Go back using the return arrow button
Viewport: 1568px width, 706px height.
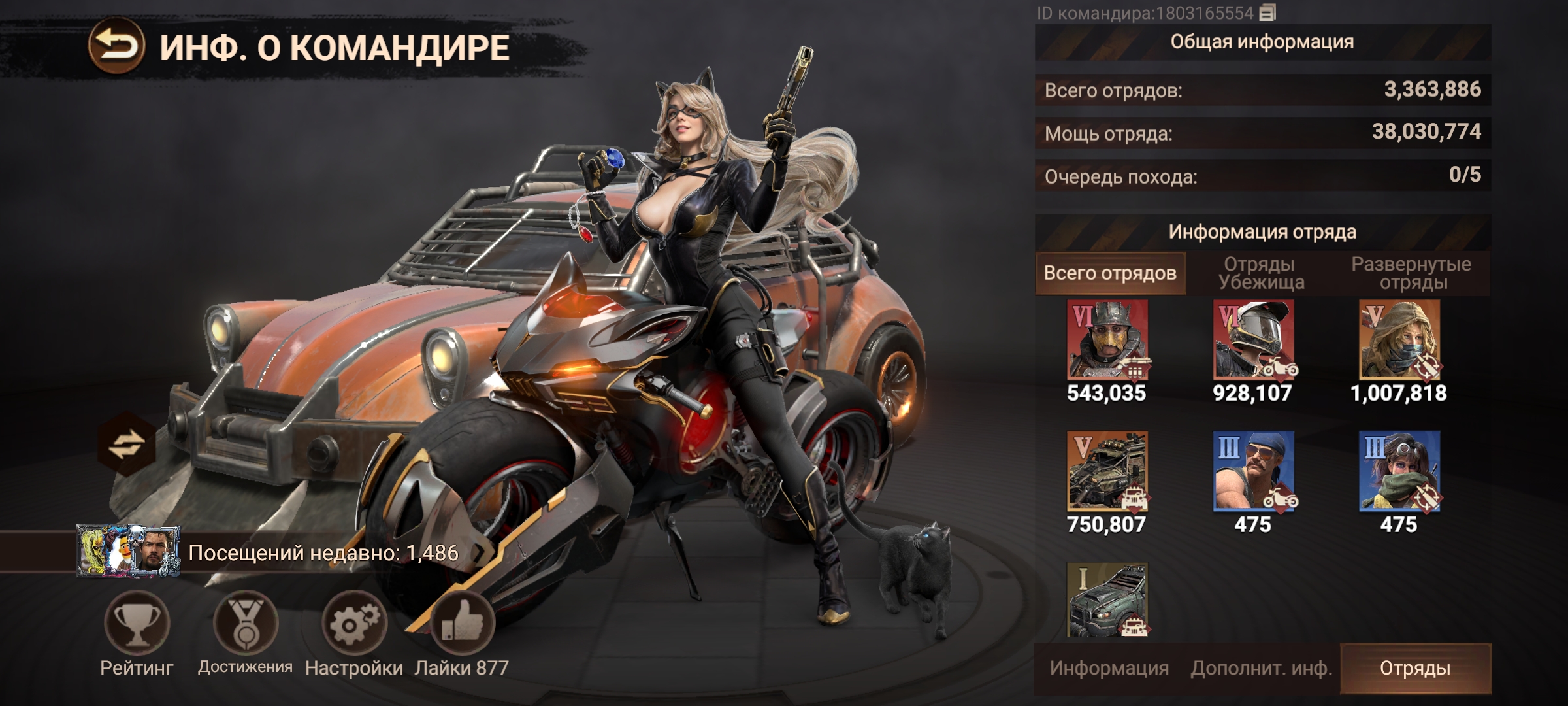(x=116, y=46)
